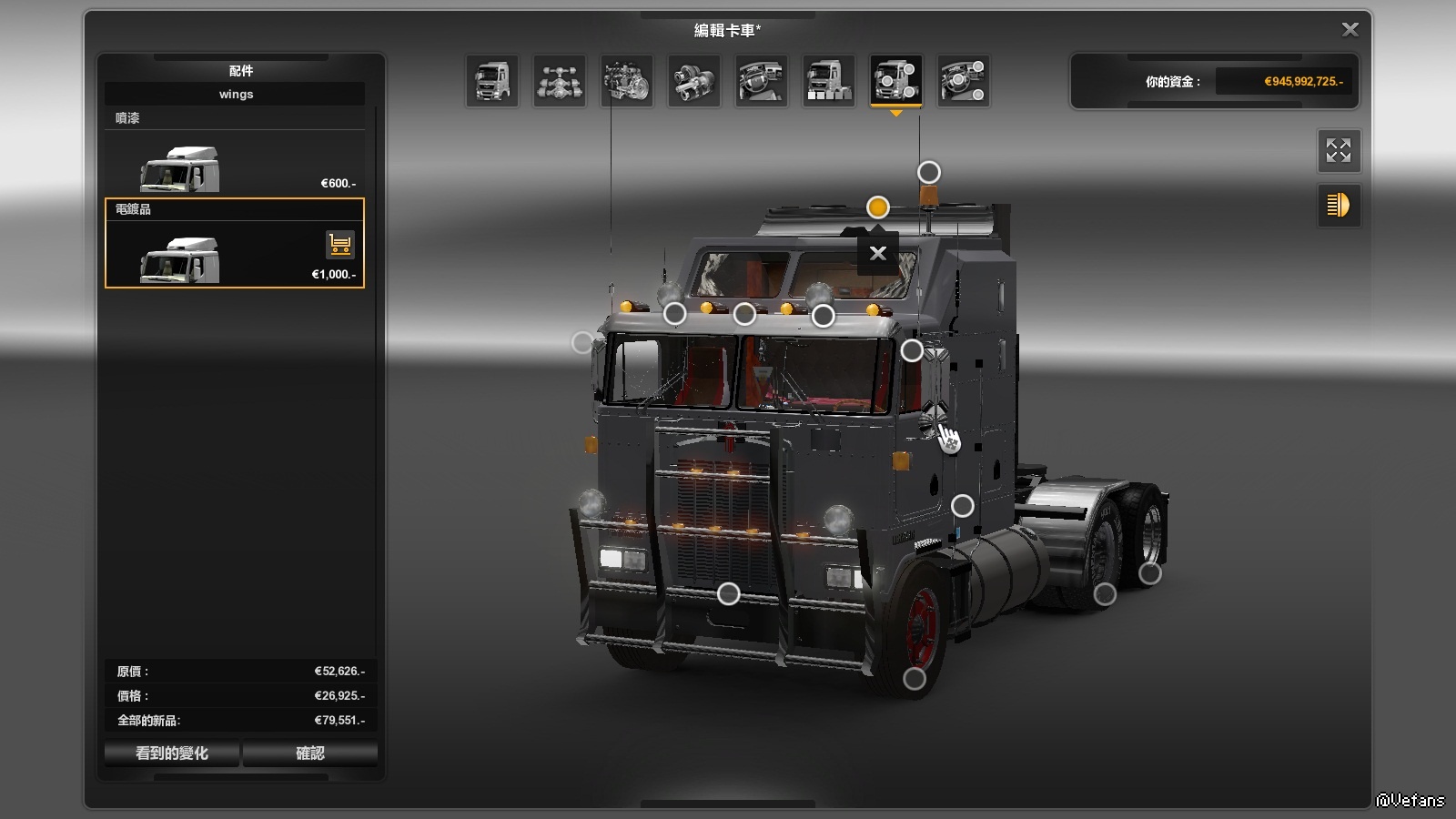The width and height of the screenshot is (1456, 819).
Task: Switch to the engine category tab
Action: [627, 81]
